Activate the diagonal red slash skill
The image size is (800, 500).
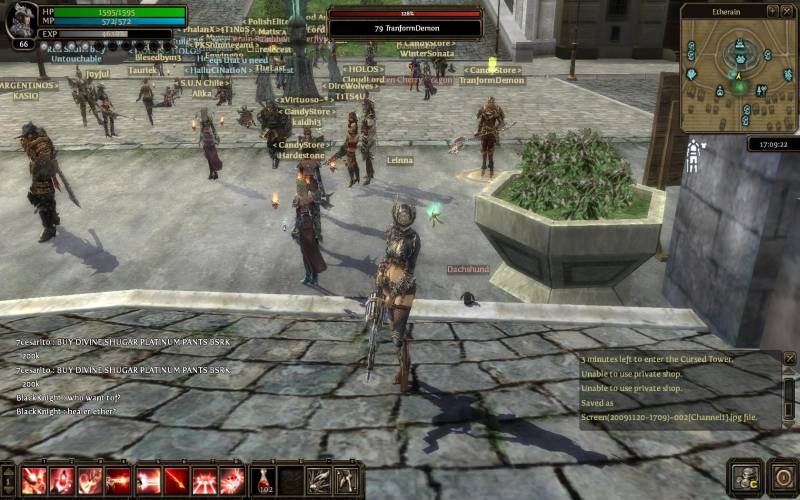pyautogui.click(x=177, y=480)
